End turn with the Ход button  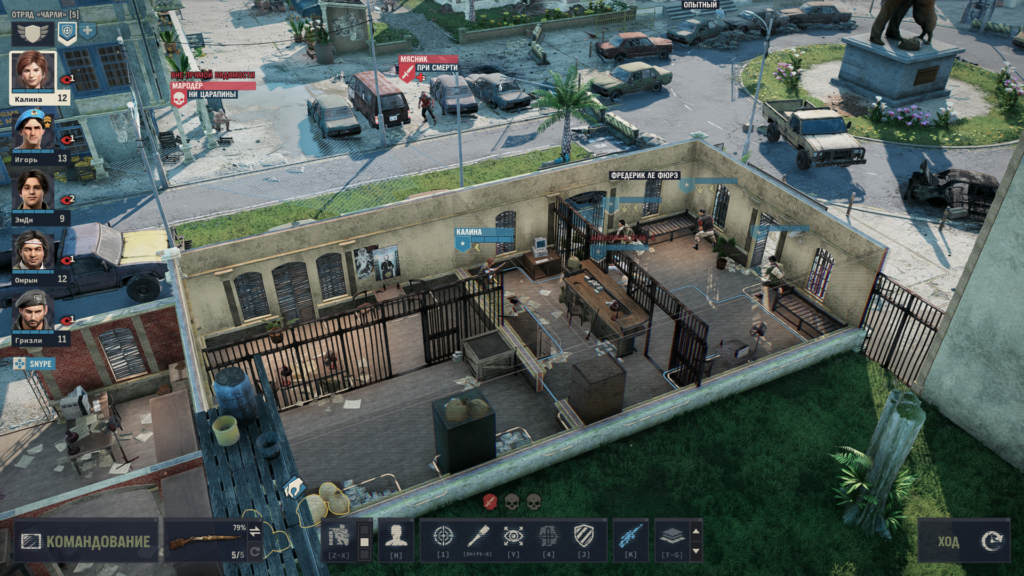click(x=963, y=541)
